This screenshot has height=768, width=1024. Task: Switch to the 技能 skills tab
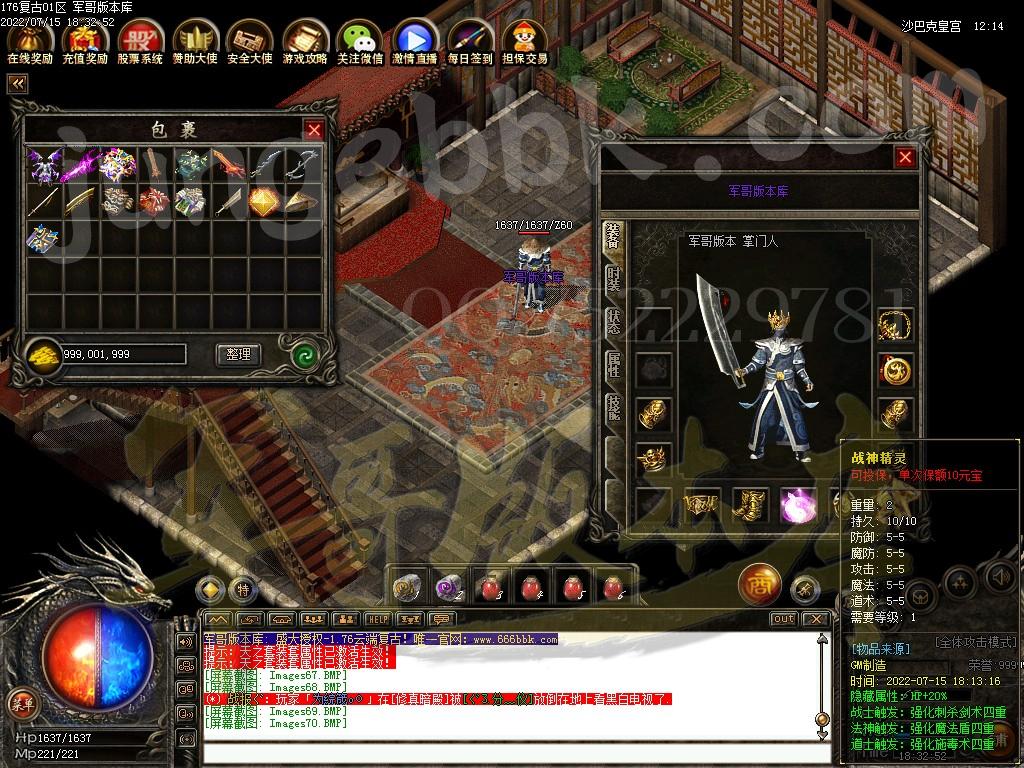pyautogui.click(x=613, y=408)
